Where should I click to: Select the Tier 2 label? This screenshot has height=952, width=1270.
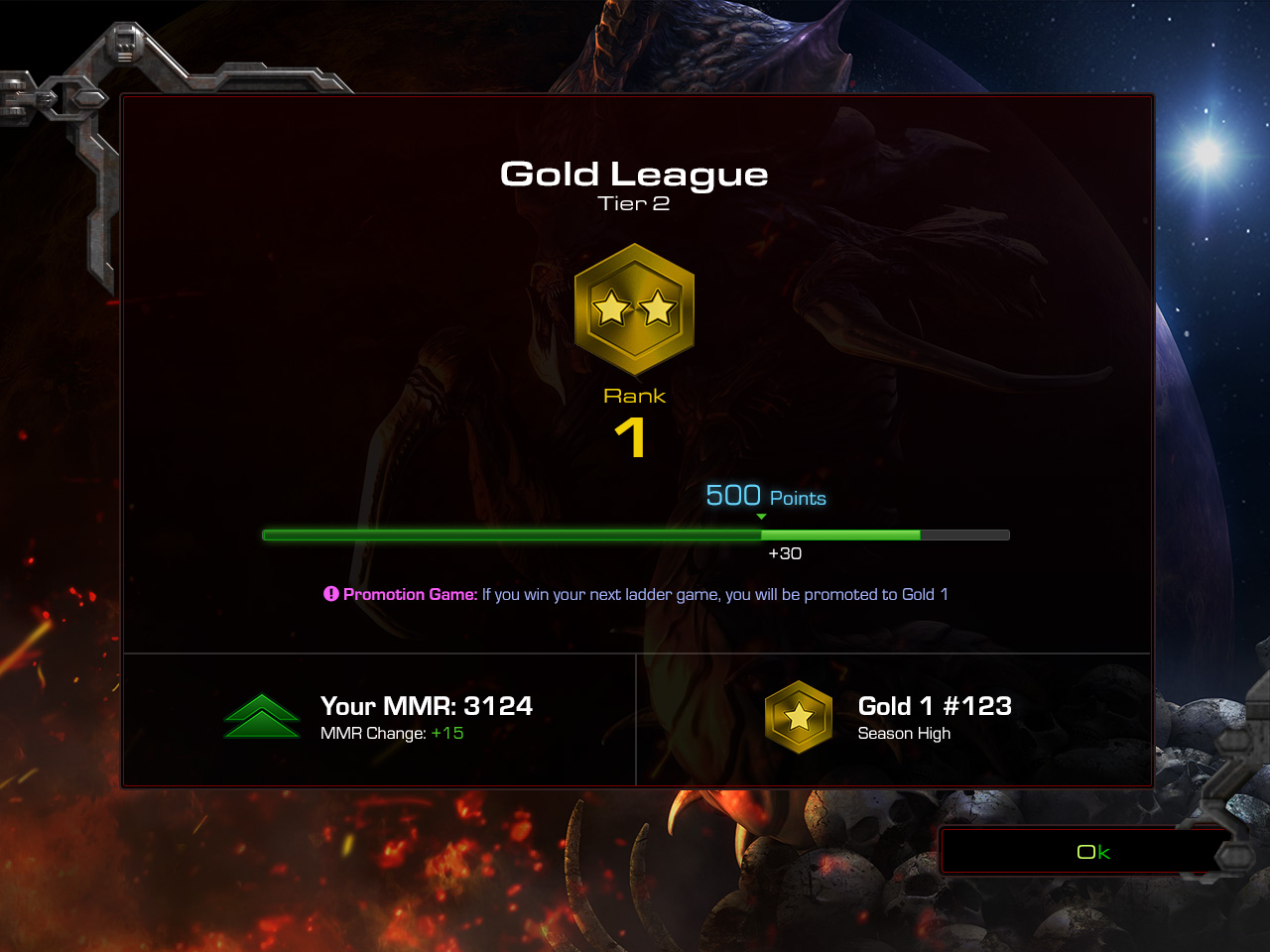point(635,204)
